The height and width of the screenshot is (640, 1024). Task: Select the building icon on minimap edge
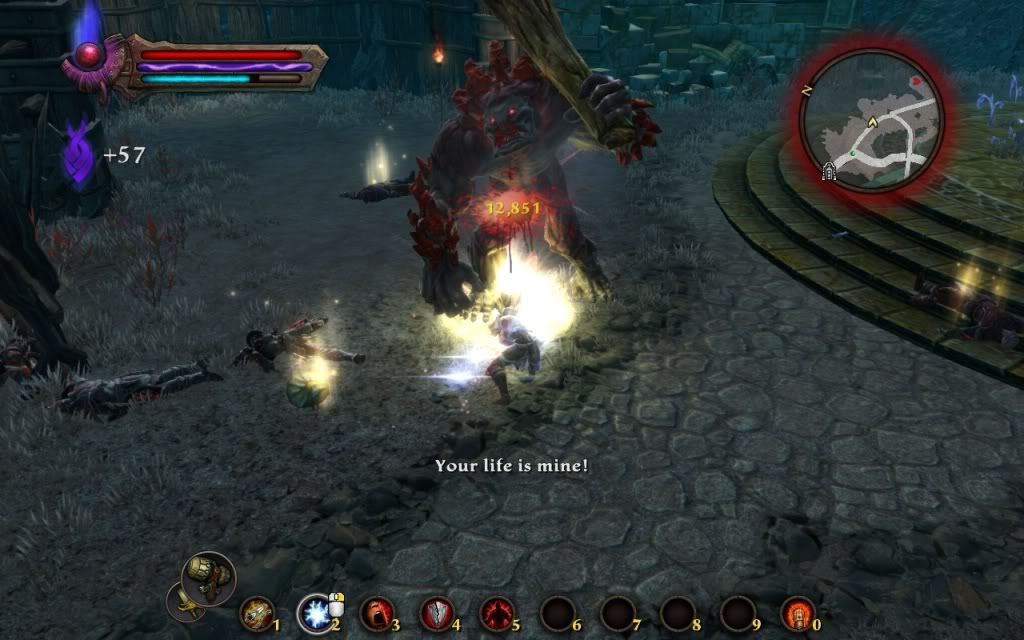pos(829,172)
